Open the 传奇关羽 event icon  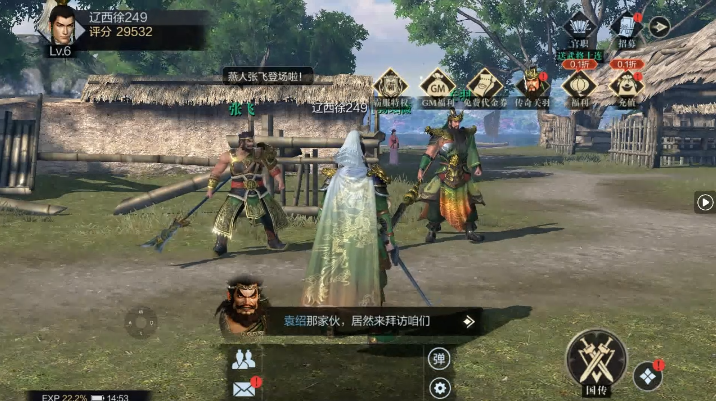point(532,85)
